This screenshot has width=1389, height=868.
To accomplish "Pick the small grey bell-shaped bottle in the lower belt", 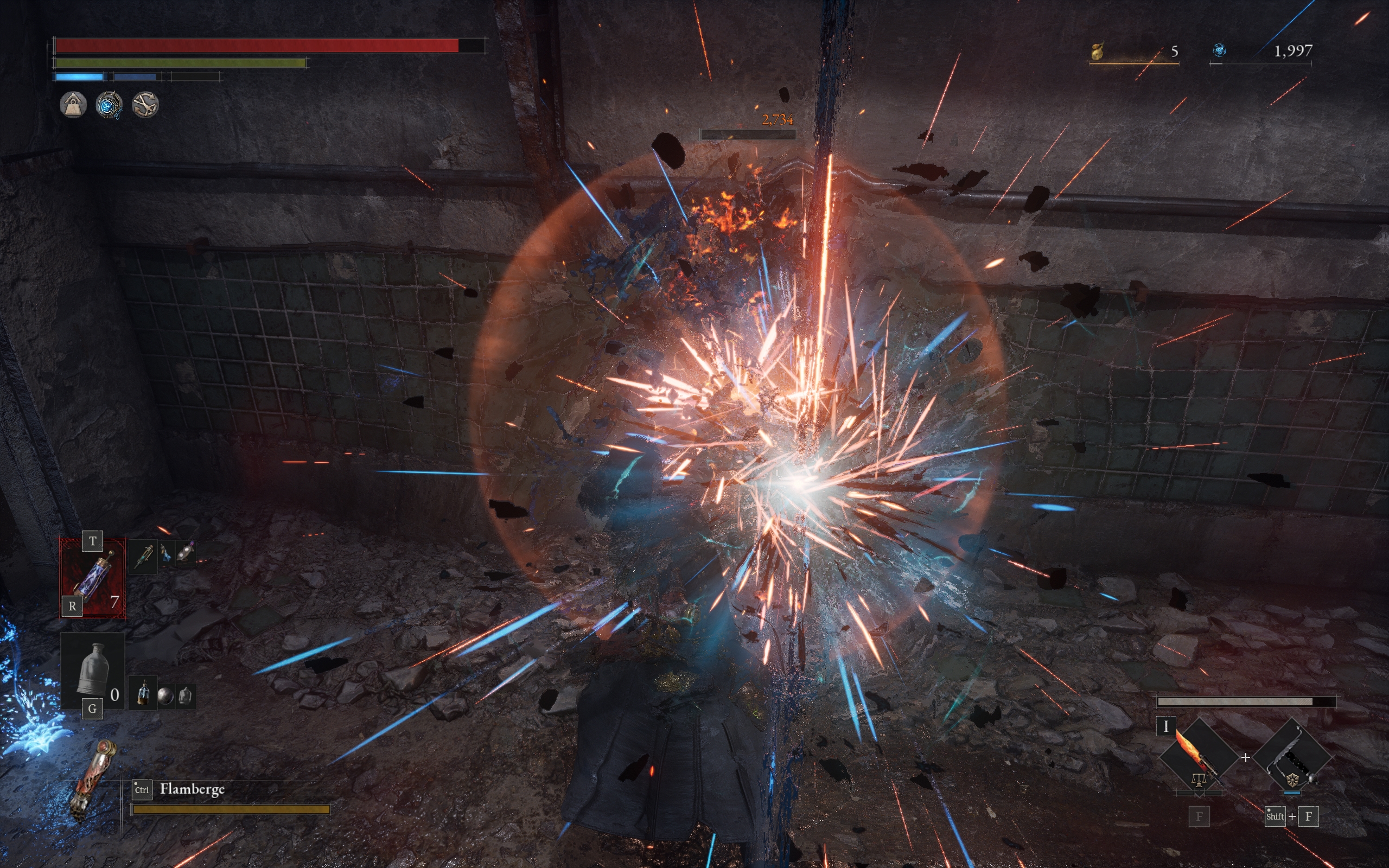I will click(x=185, y=696).
